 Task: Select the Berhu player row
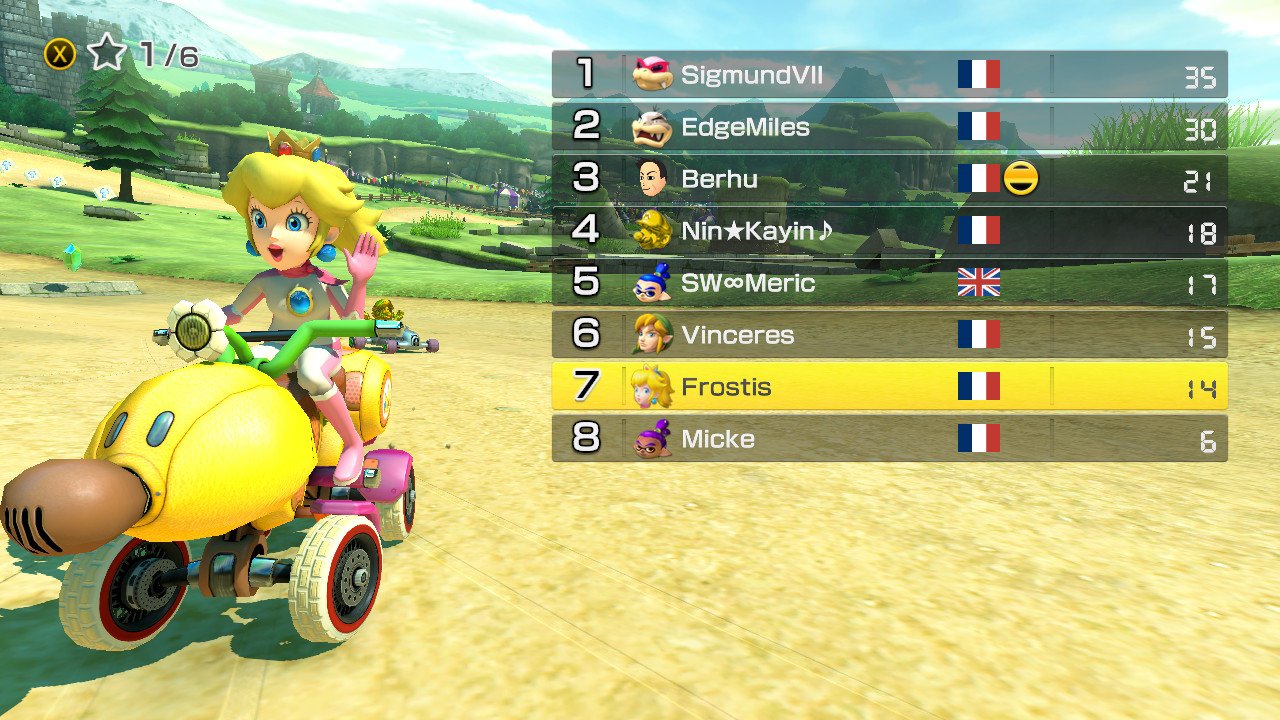point(889,179)
